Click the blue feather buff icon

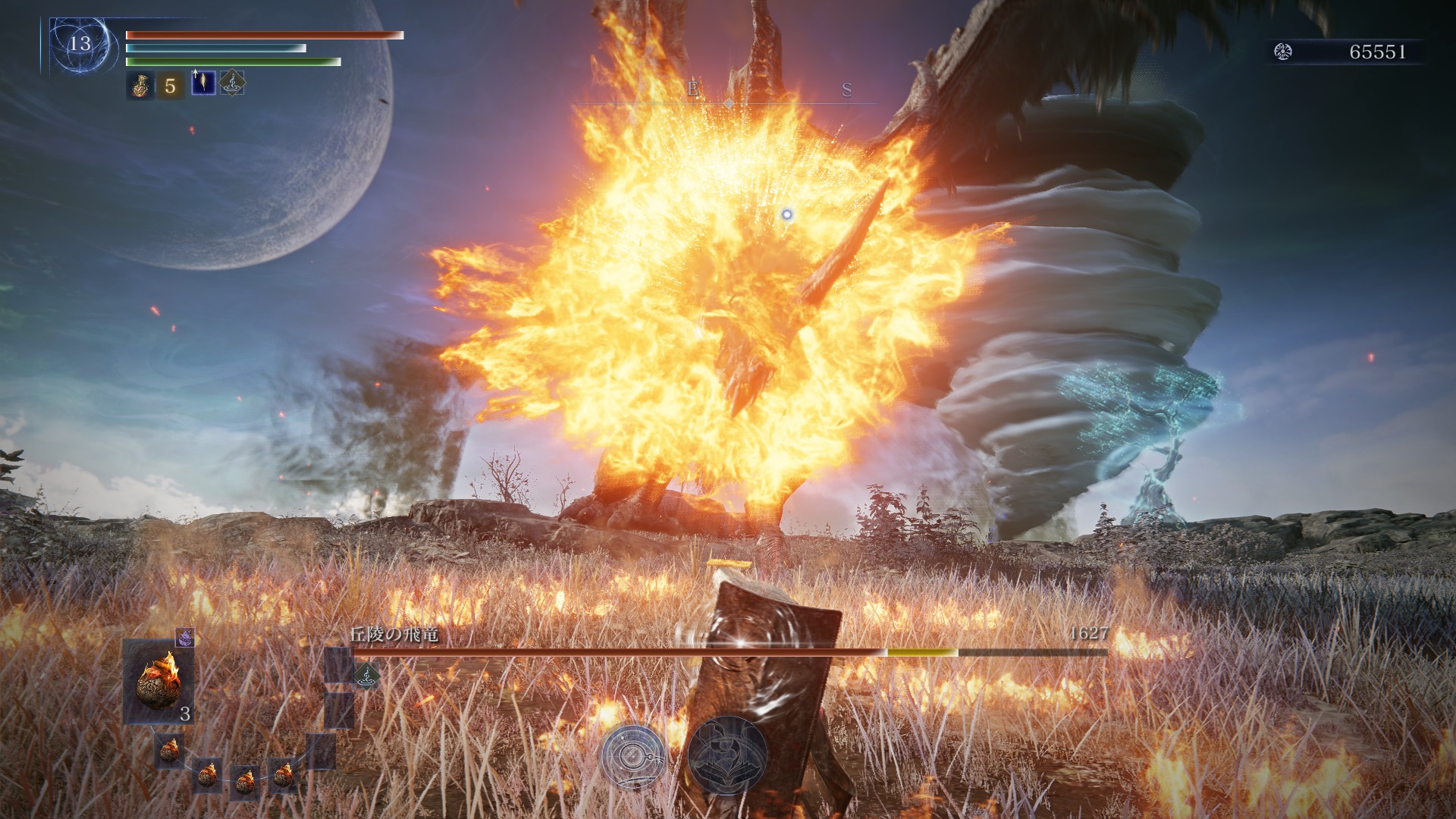coord(202,82)
